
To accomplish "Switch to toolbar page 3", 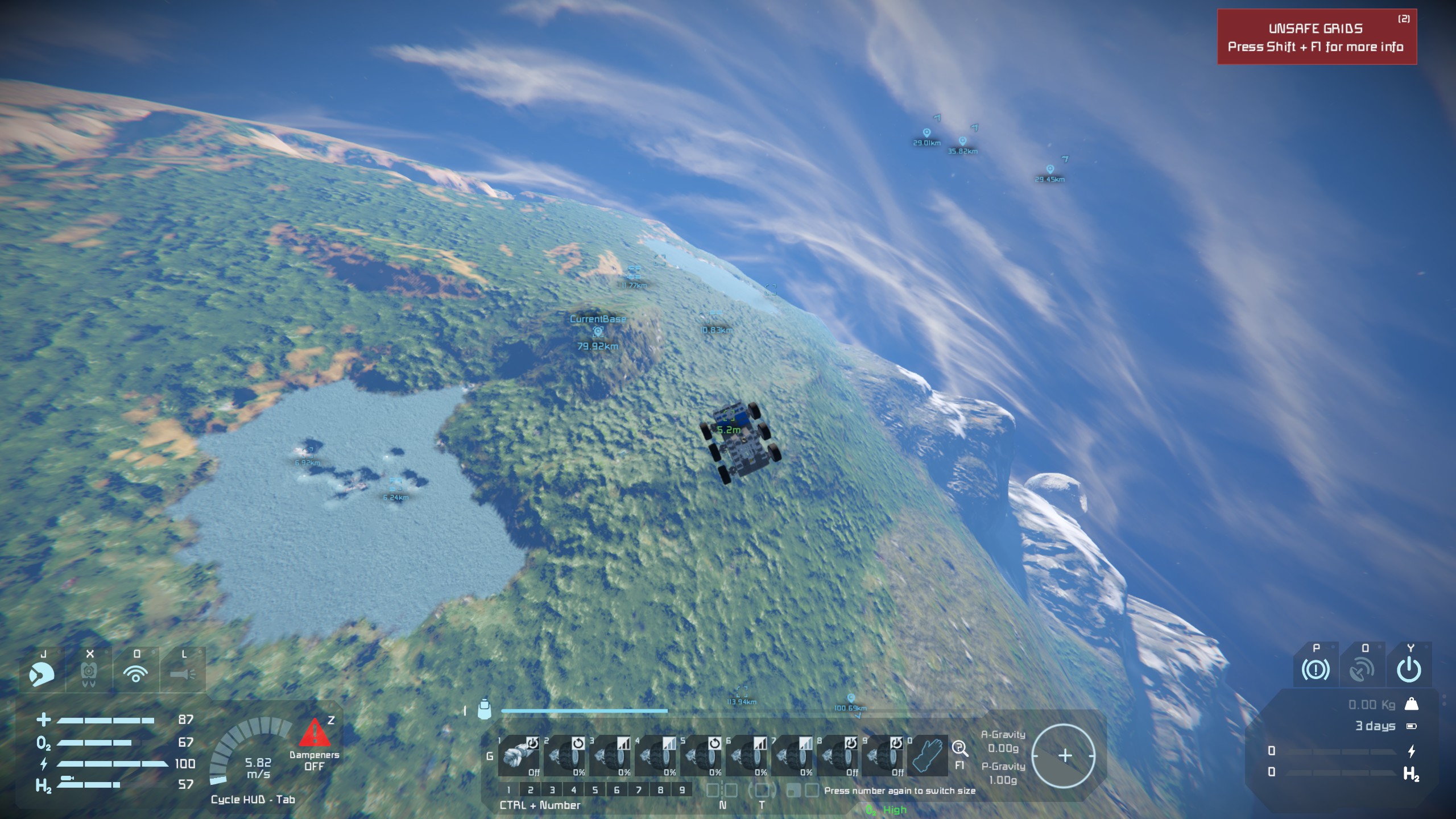I will point(552,790).
